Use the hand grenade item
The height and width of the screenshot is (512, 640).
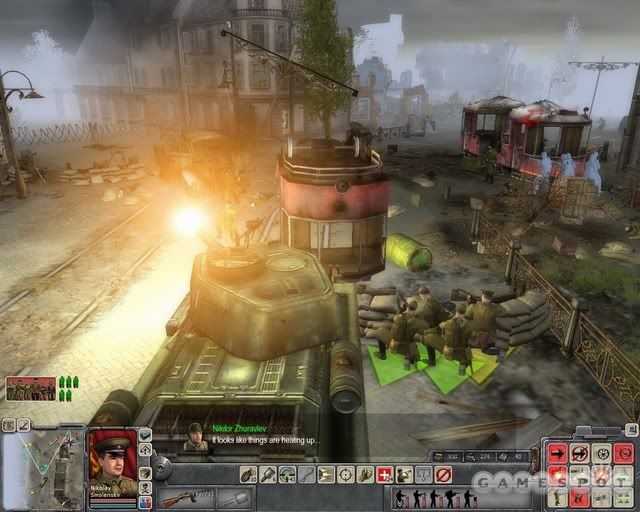[248, 474]
